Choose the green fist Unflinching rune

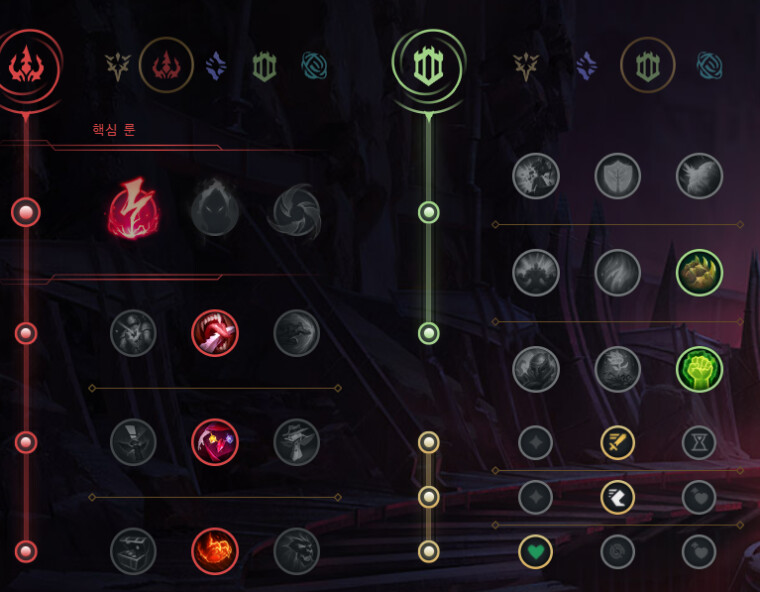coord(700,370)
